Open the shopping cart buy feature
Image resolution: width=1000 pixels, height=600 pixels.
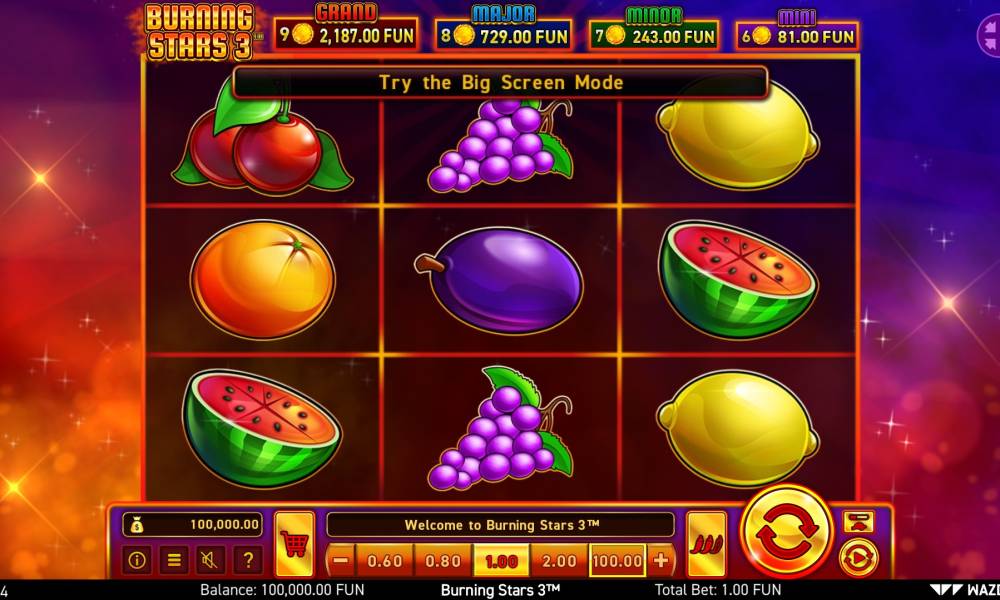[294, 544]
